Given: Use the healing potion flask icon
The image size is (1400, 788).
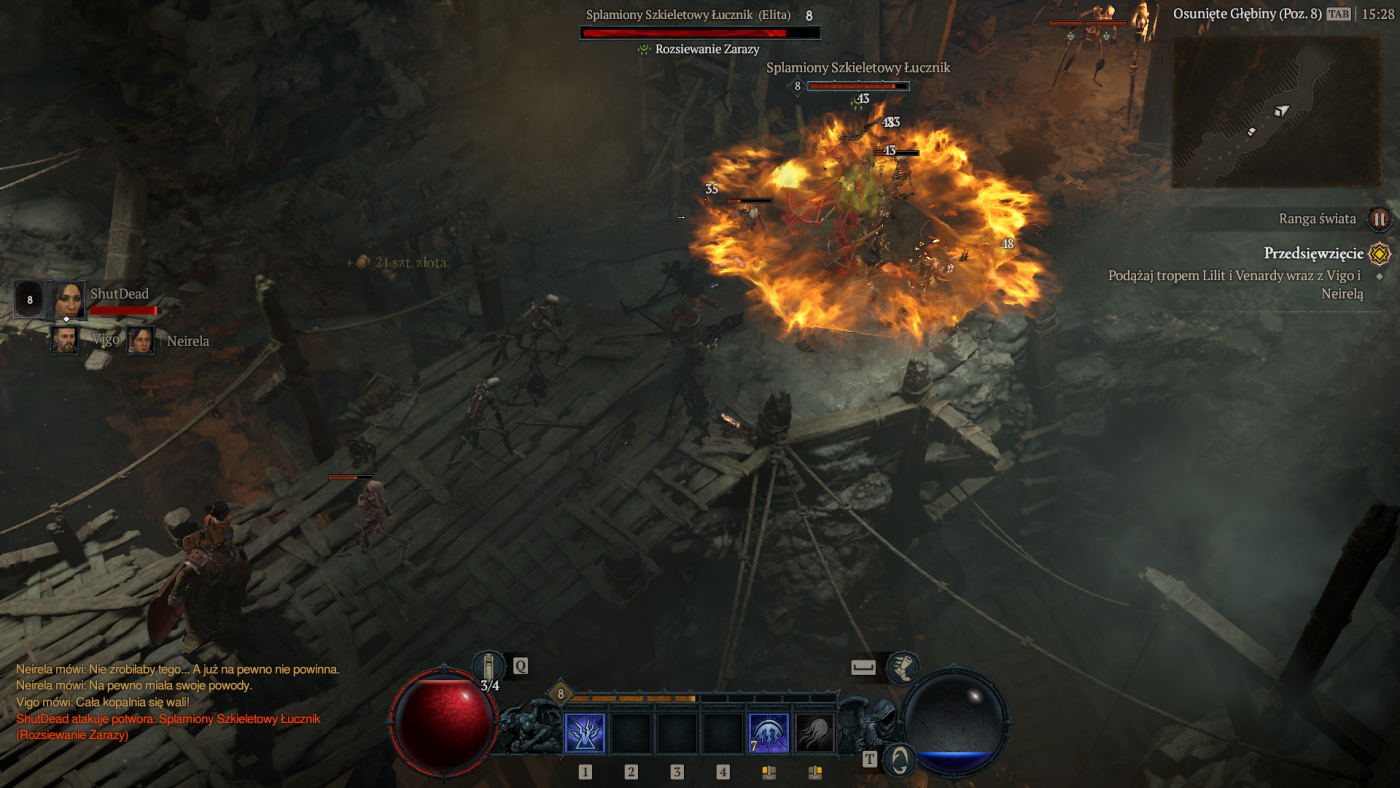Looking at the screenshot, I should click(489, 668).
